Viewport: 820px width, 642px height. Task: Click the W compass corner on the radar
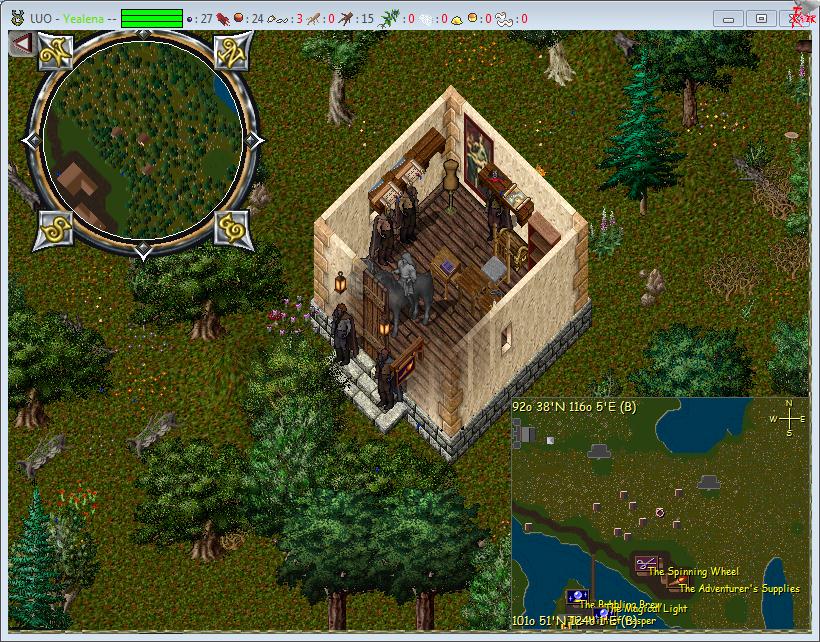click(x=57, y=54)
